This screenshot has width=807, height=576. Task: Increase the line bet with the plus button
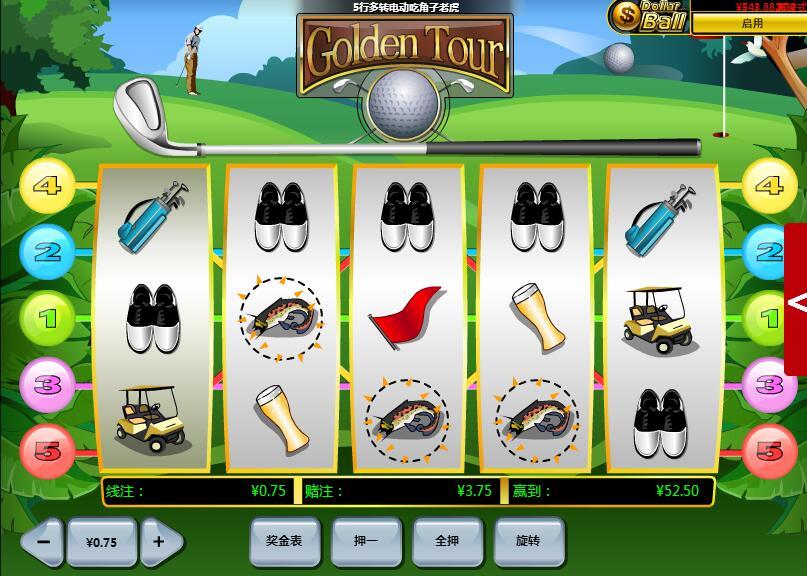[x=159, y=541]
